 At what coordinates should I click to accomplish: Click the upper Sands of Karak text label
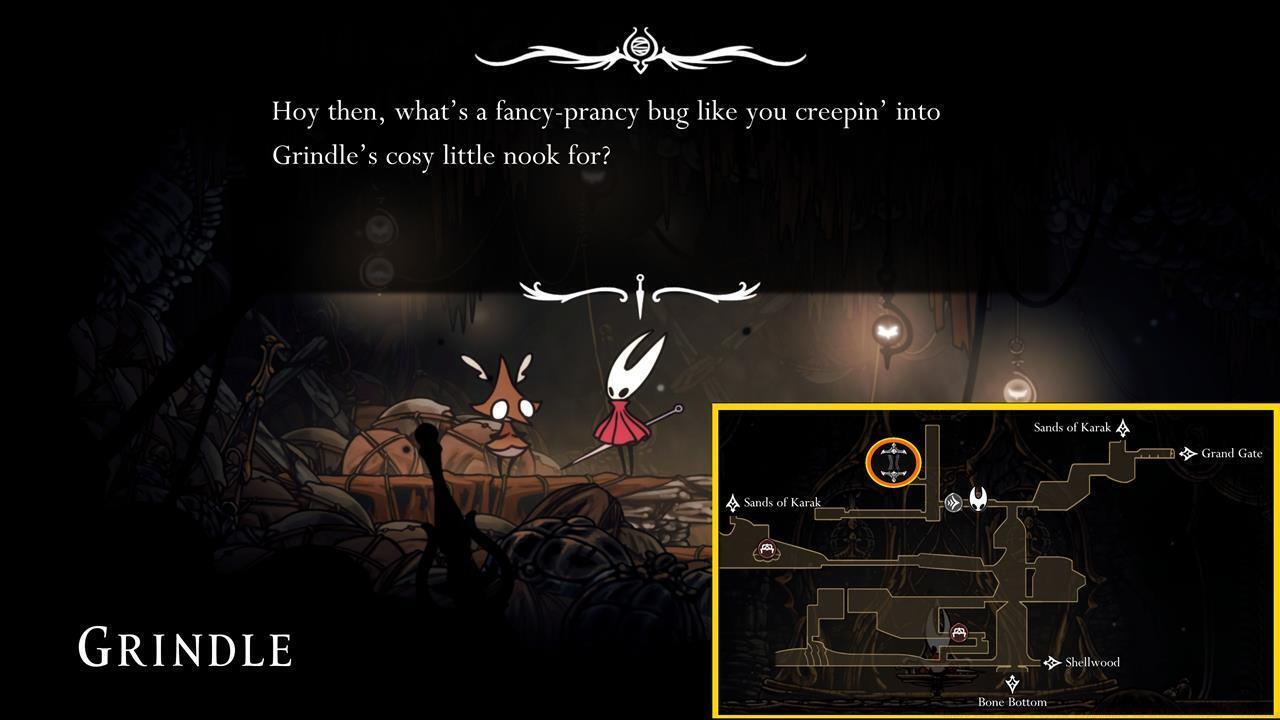tap(1073, 427)
